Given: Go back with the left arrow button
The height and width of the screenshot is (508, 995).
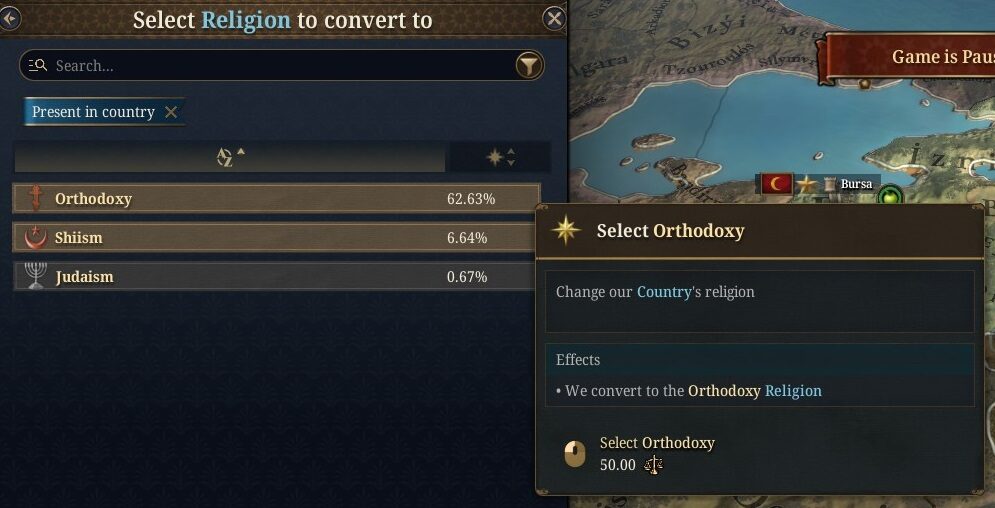Looking at the screenshot, I should (x=10, y=18).
